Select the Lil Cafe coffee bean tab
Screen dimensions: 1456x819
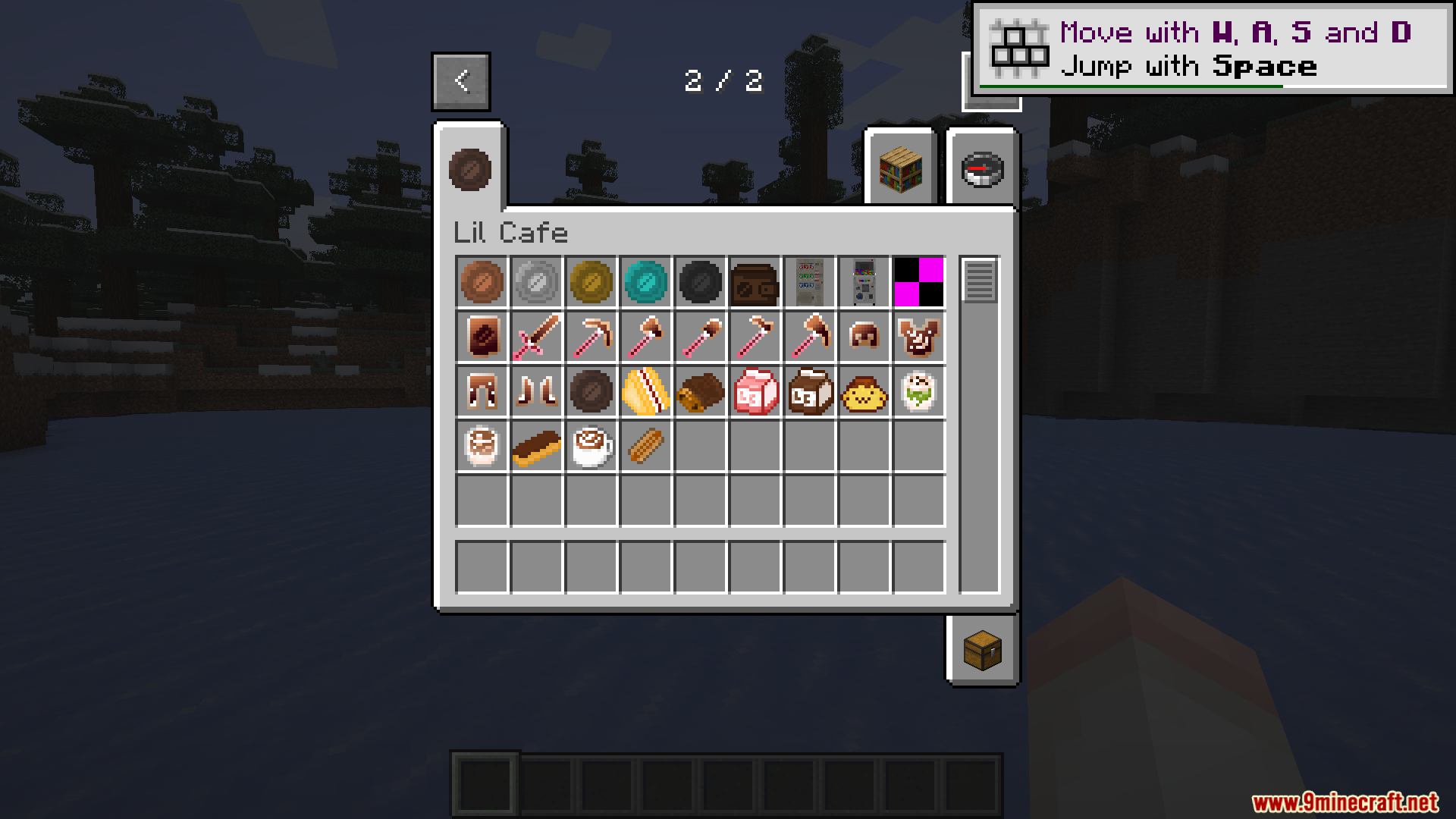tap(469, 169)
